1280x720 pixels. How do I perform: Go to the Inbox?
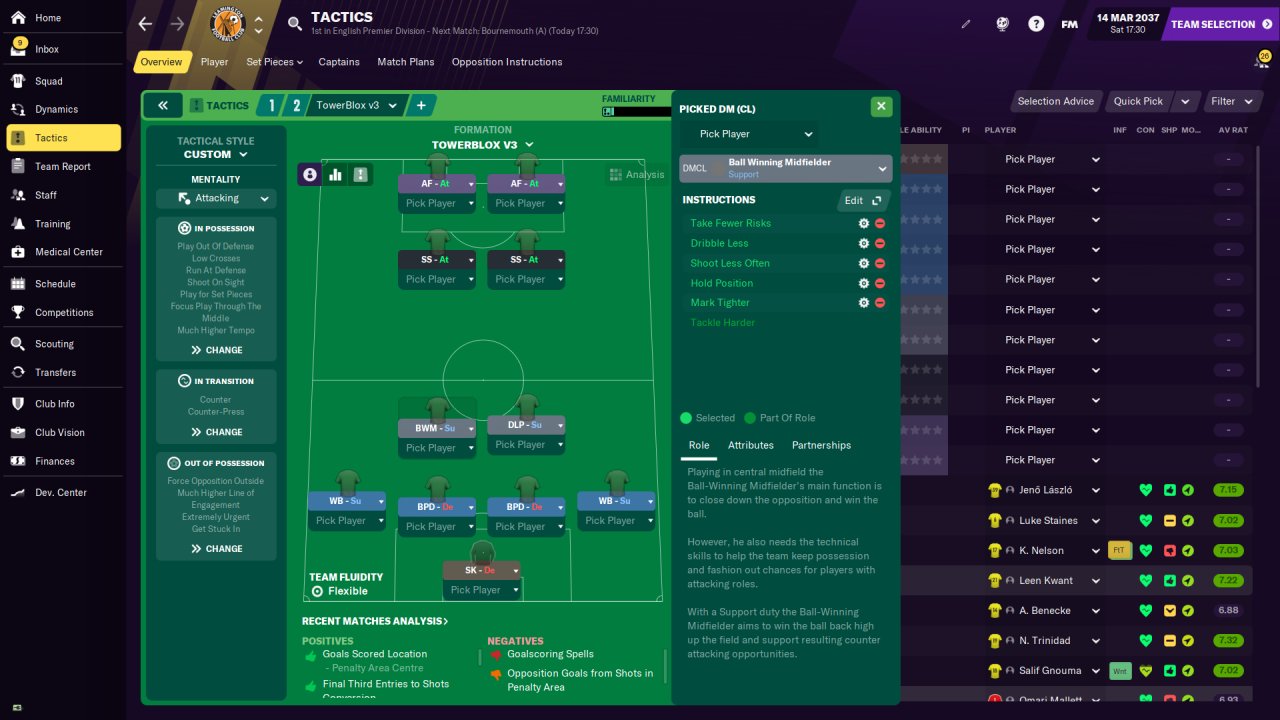click(46, 49)
